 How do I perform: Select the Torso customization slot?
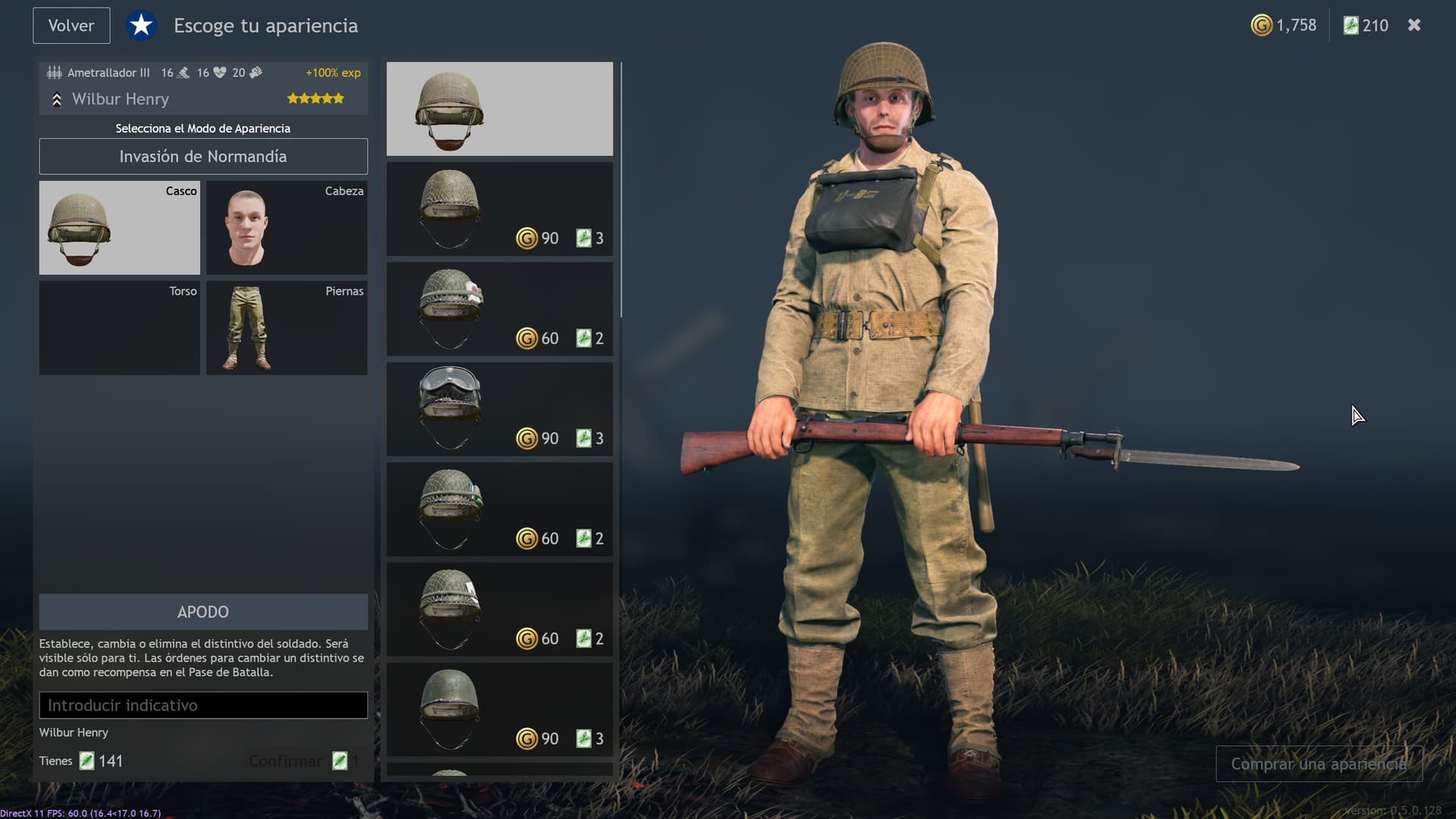coord(119,328)
